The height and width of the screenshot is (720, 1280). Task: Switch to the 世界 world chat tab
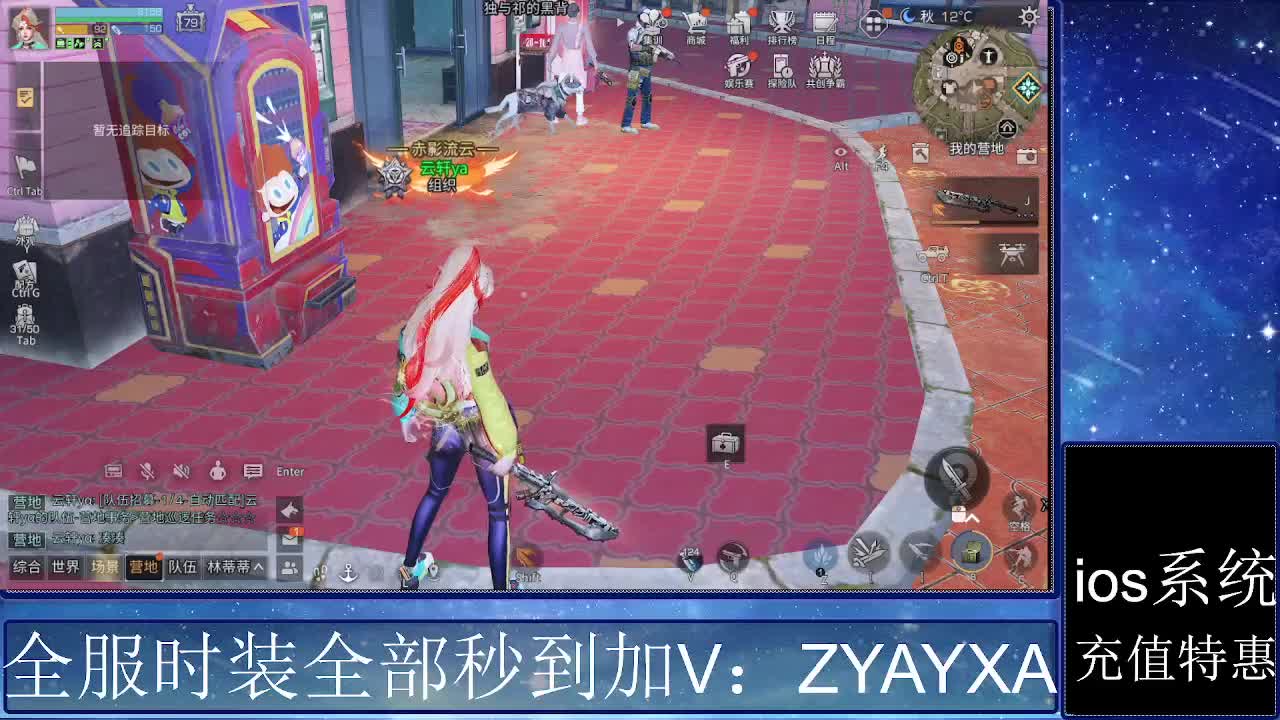pyautogui.click(x=65, y=567)
